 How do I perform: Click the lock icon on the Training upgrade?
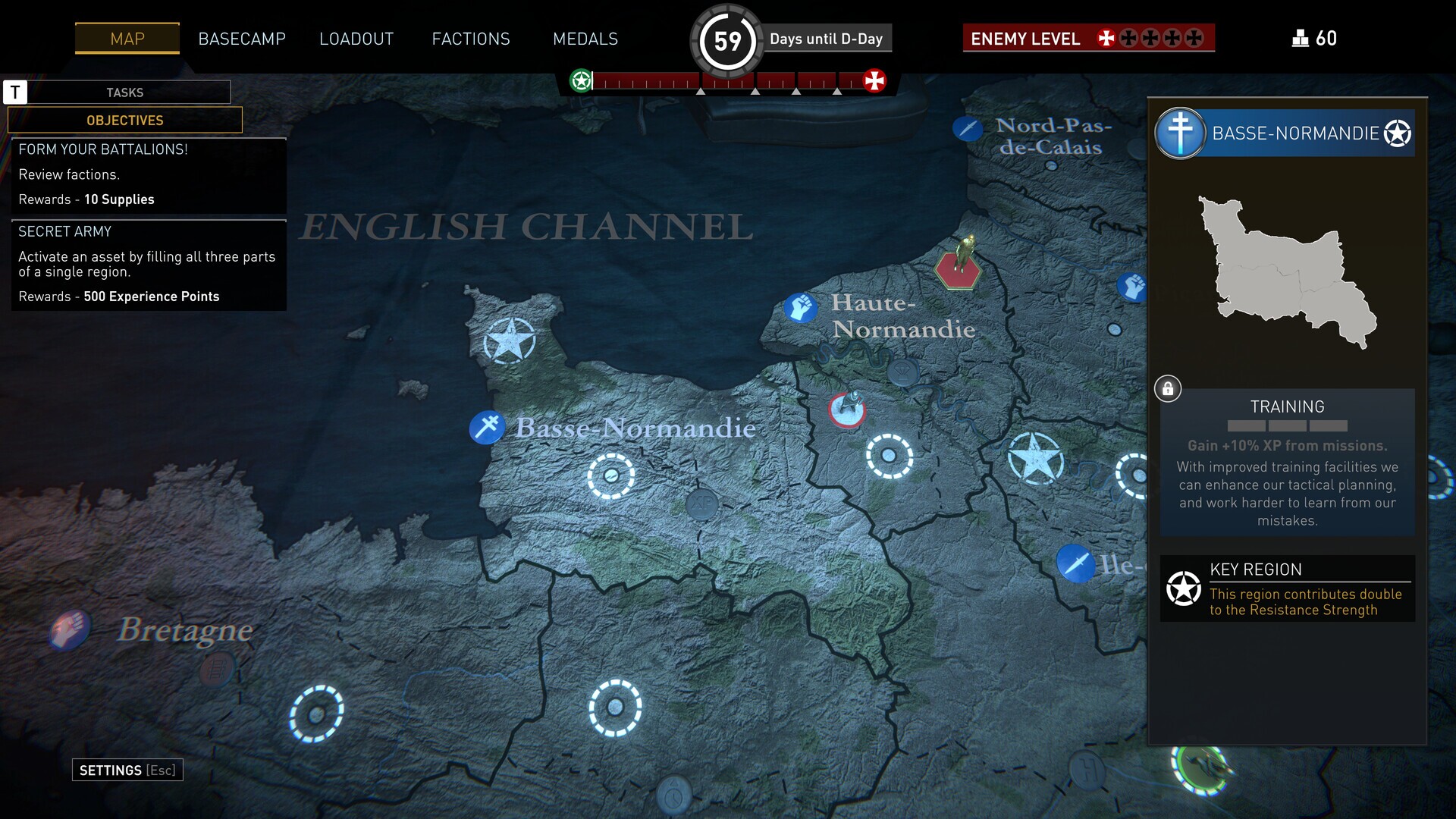pyautogui.click(x=1168, y=388)
